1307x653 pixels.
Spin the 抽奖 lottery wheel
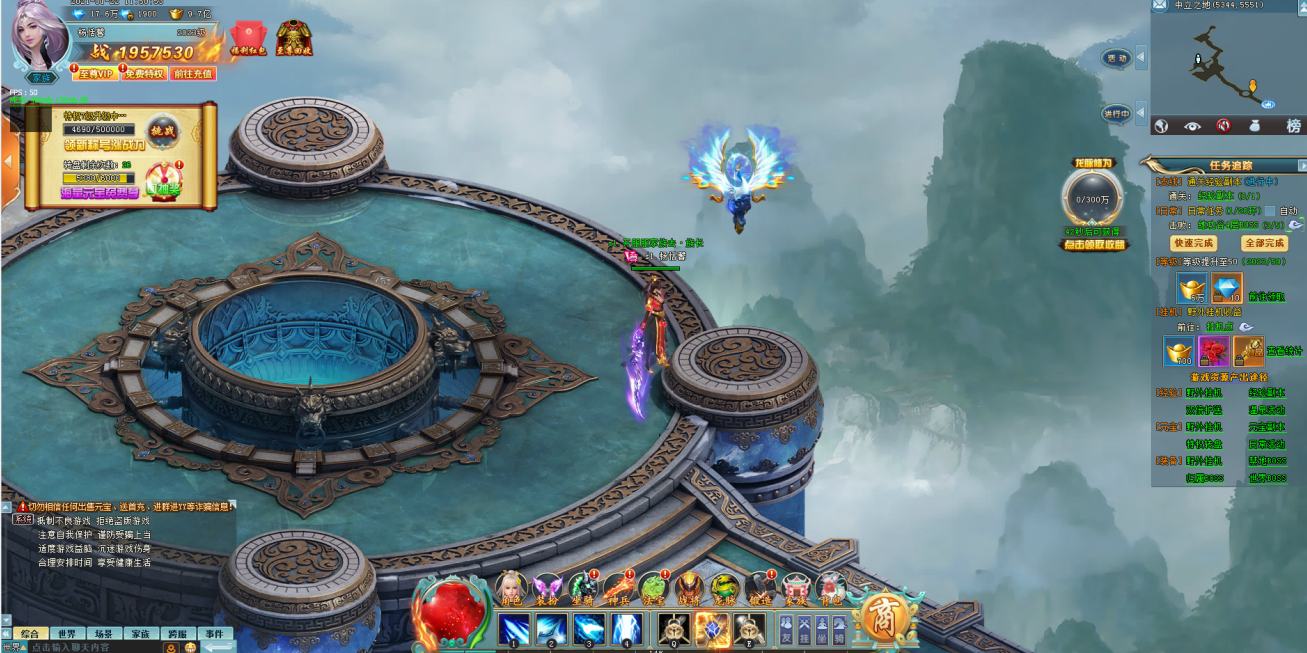coord(163,181)
